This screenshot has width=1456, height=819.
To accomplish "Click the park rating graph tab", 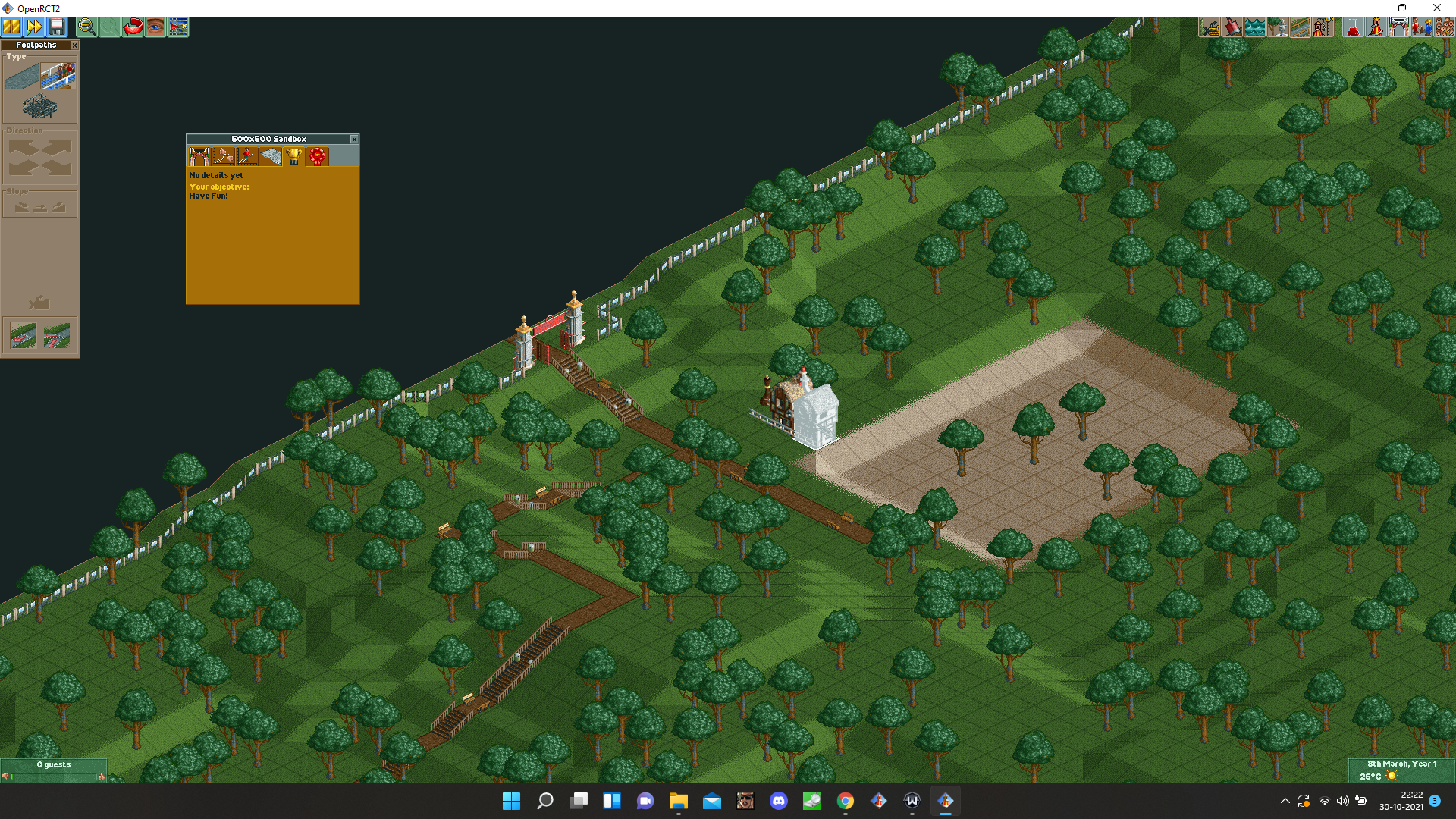I will (224, 156).
